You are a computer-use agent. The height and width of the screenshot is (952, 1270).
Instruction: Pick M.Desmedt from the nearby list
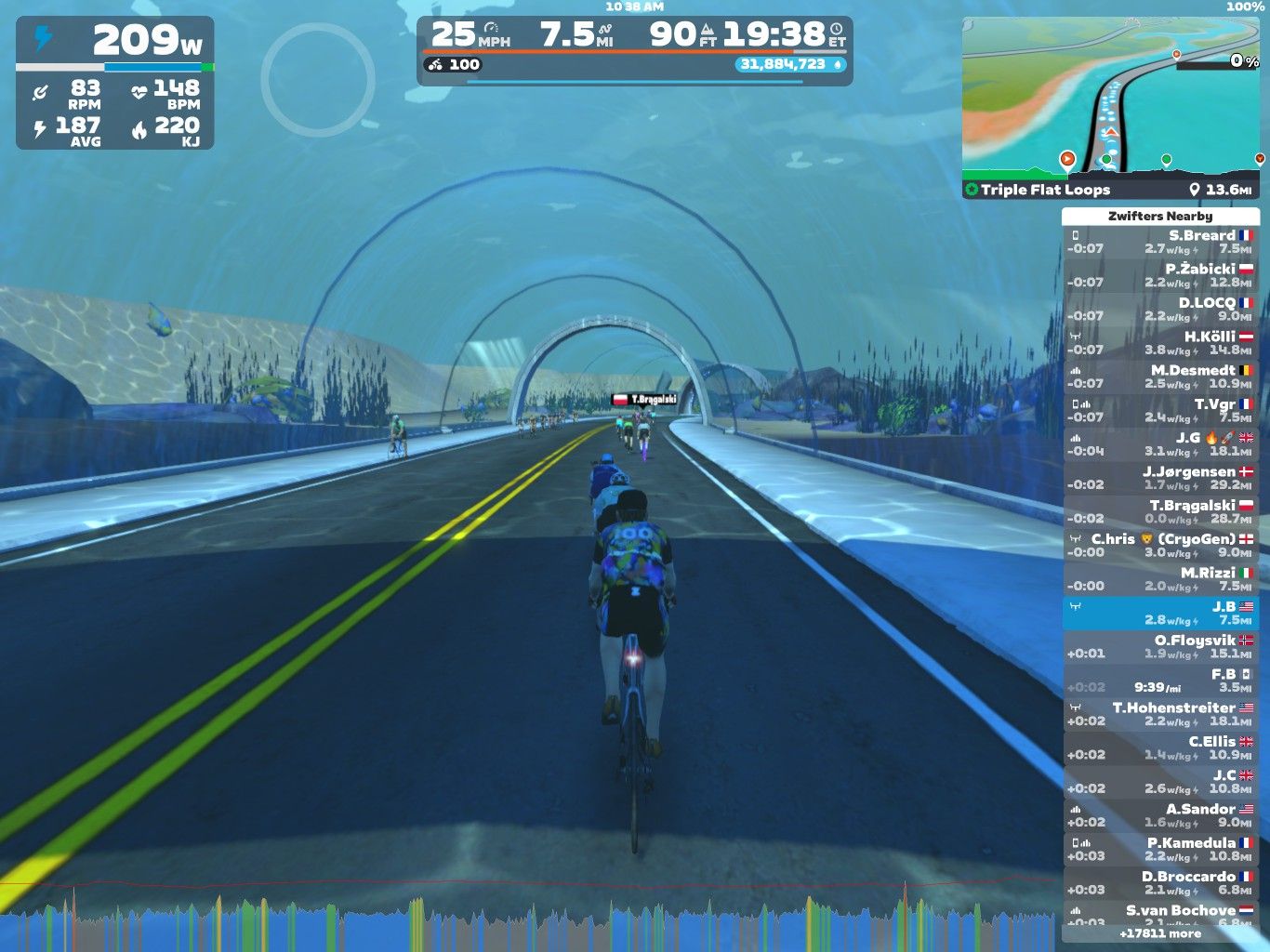(1160, 377)
